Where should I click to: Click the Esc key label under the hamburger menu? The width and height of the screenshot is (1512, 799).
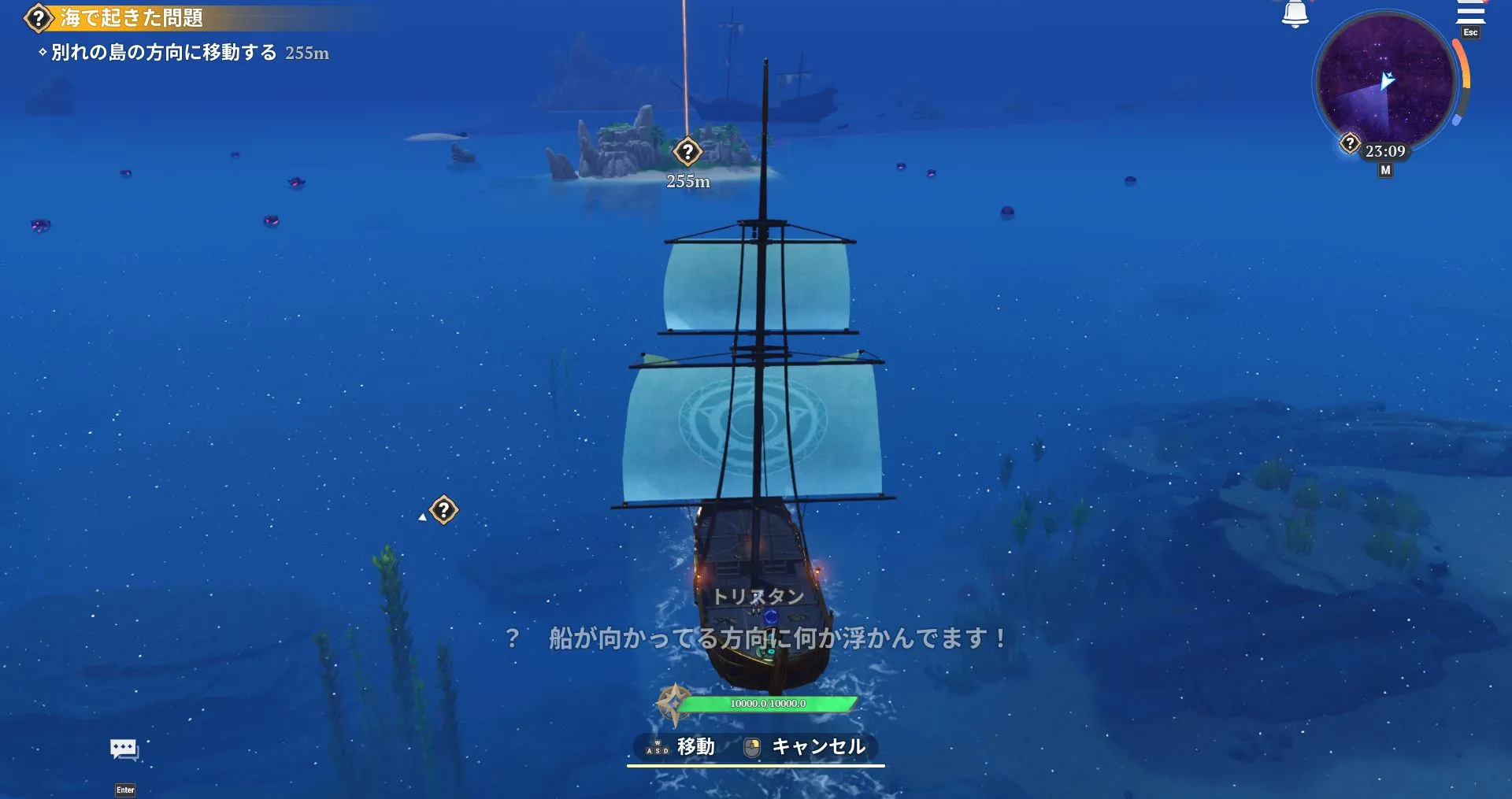pos(1469,33)
